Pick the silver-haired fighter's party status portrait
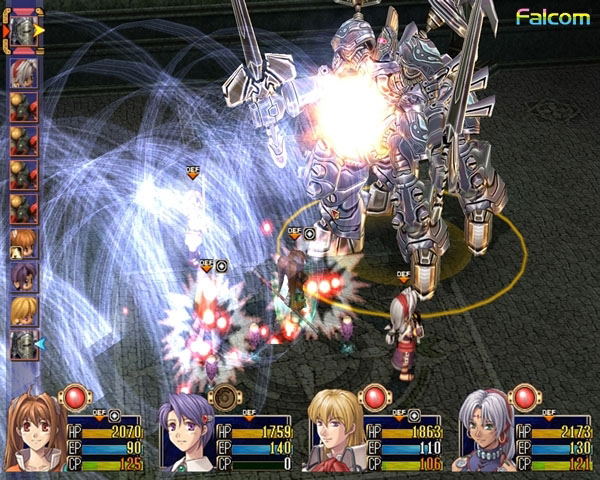Screen dimensions: 600x480 [x=487, y=437]
